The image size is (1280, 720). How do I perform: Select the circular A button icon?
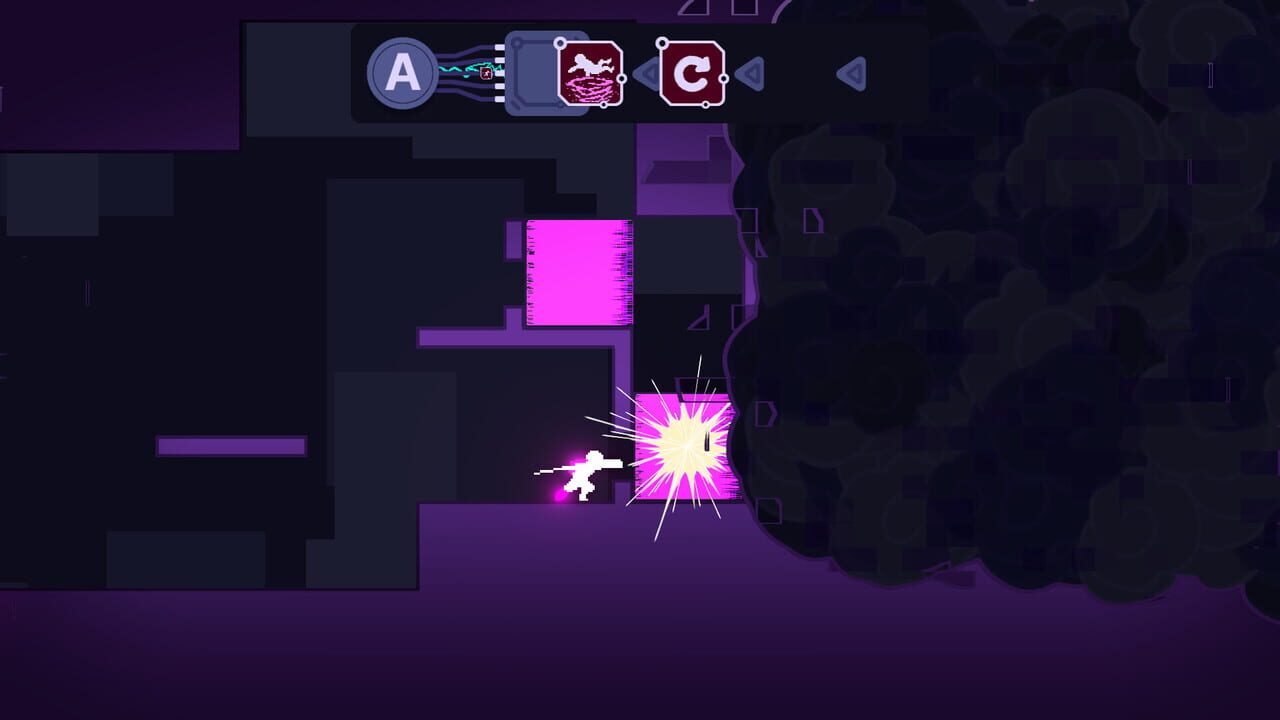click(403, 71)
